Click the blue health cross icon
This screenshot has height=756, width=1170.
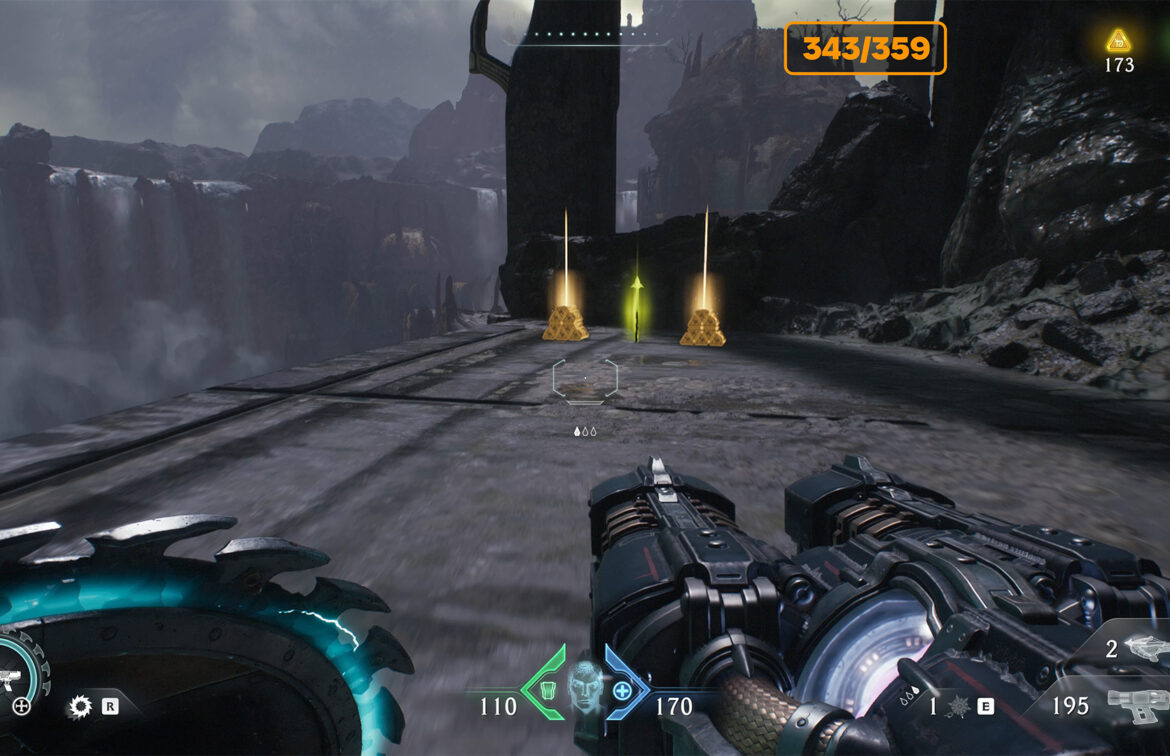click(622, 689)
